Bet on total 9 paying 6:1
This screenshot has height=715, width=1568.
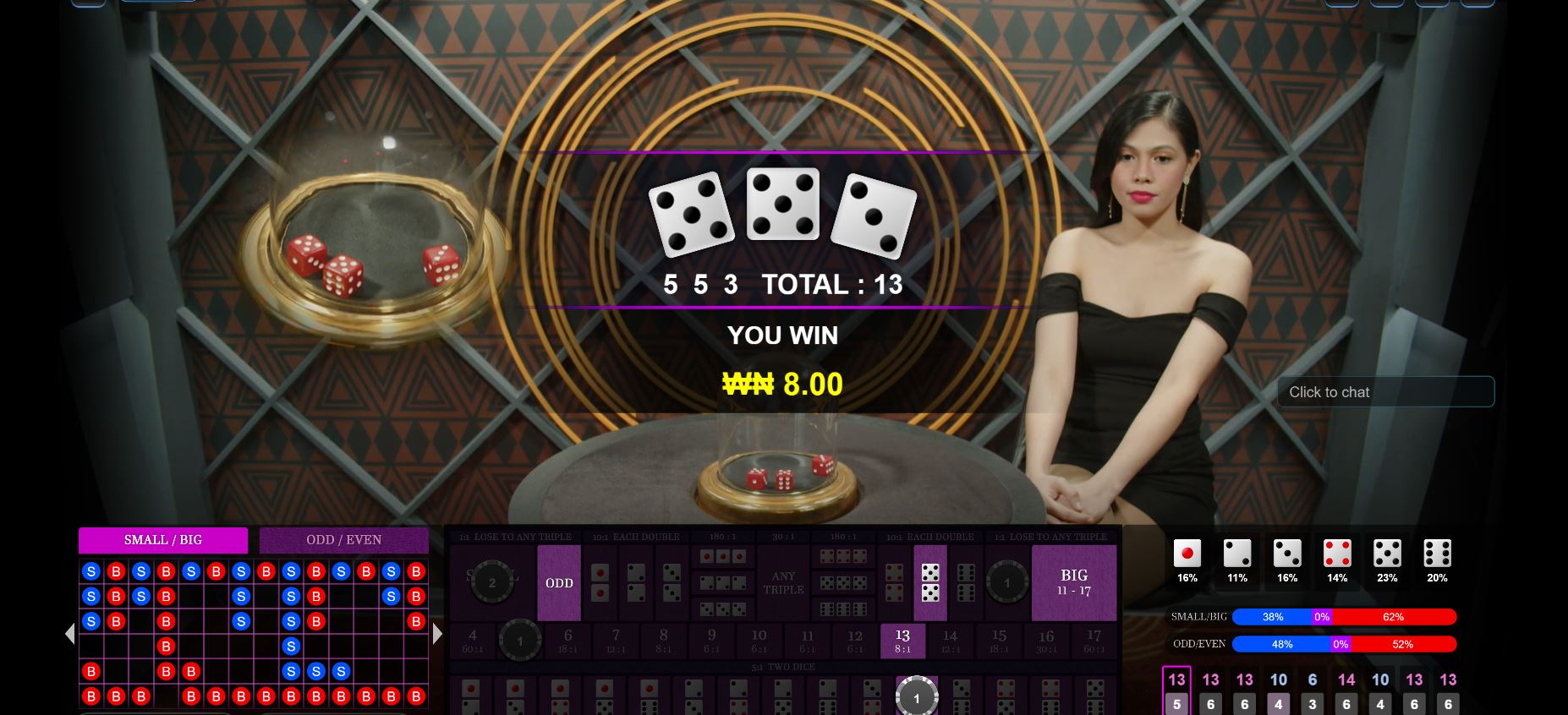click(x=711, y=641)
